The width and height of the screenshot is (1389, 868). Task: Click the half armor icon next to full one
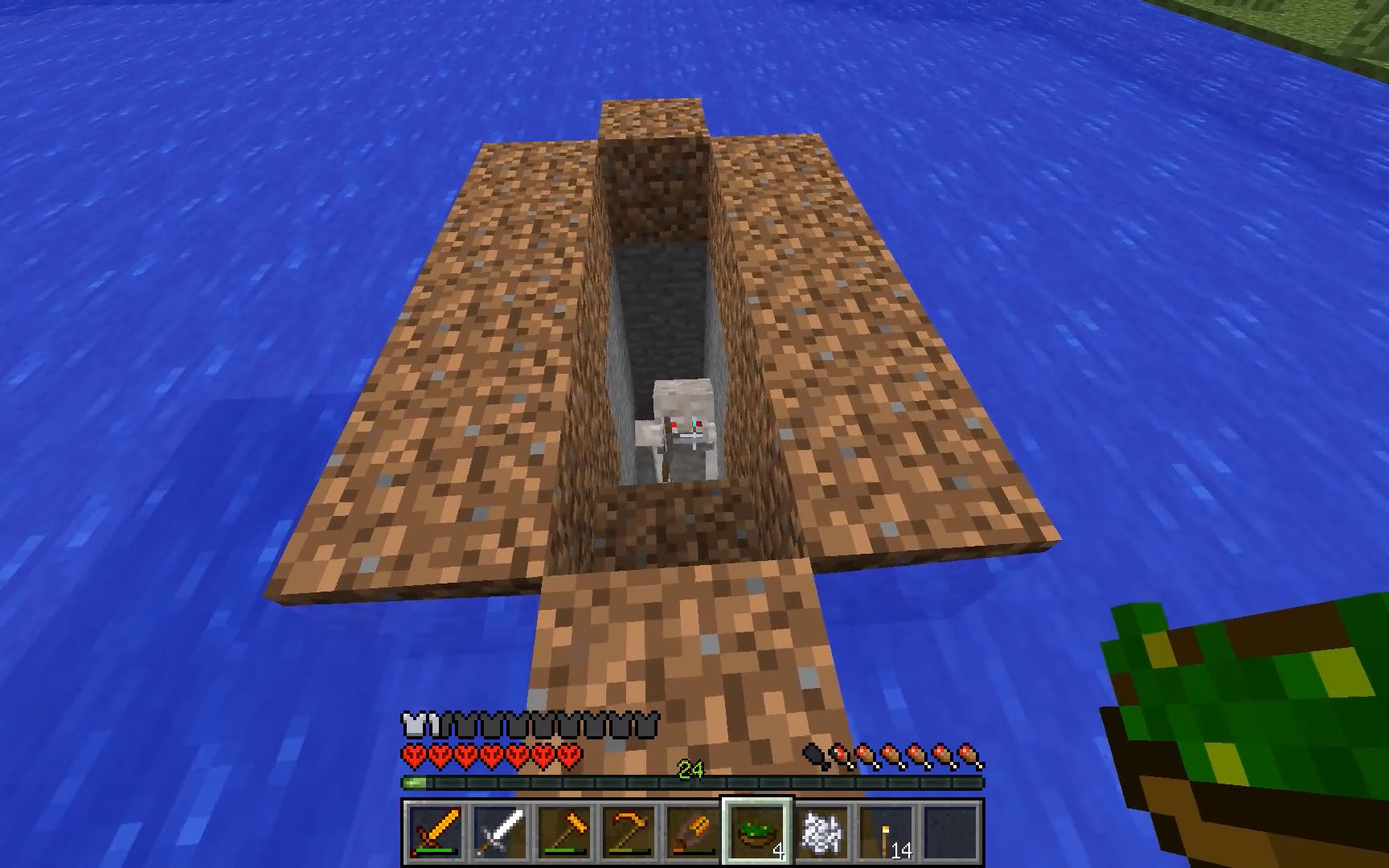(430, 725)
